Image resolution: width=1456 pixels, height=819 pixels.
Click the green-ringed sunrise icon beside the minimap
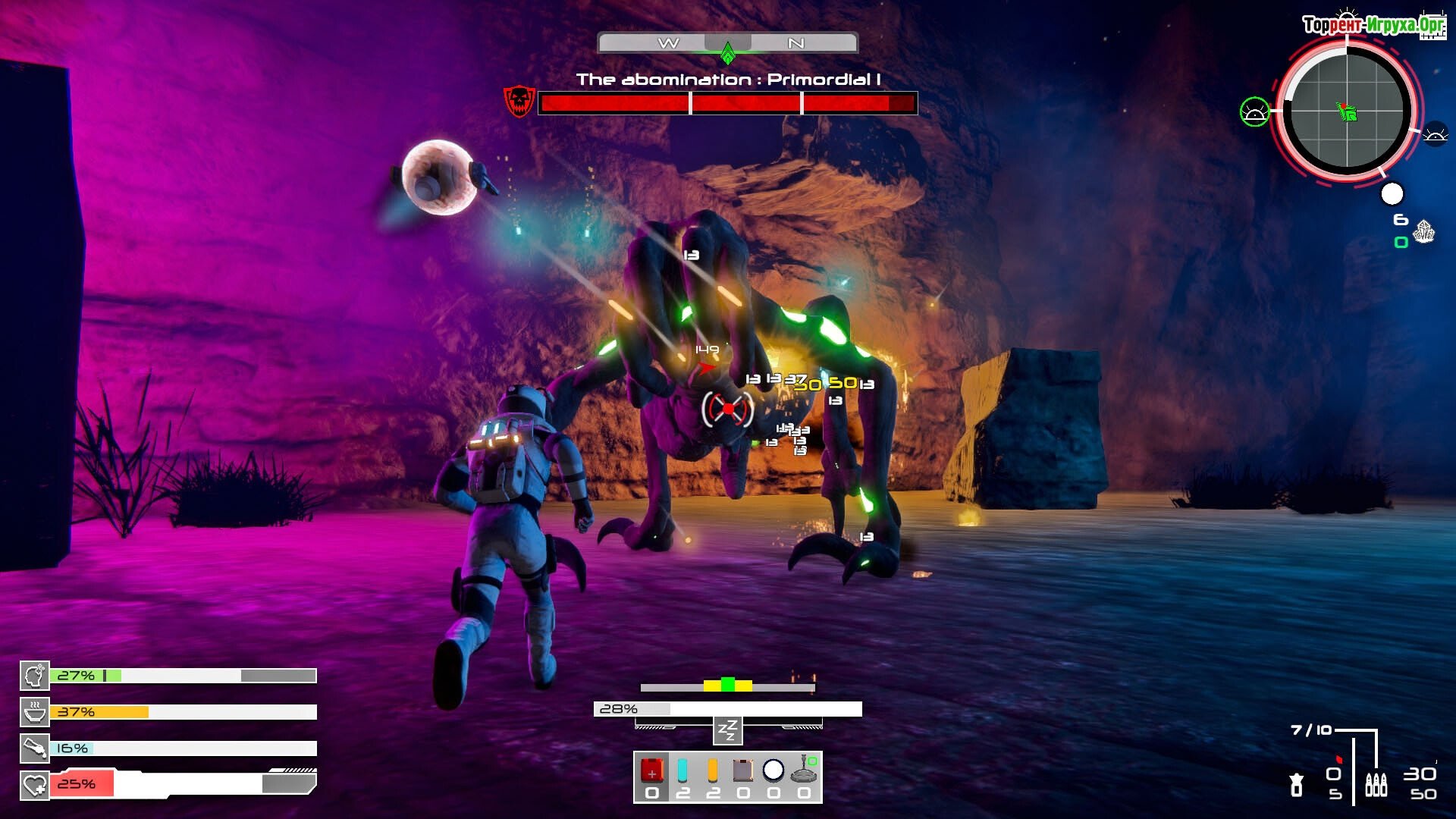coord(1254,112)
